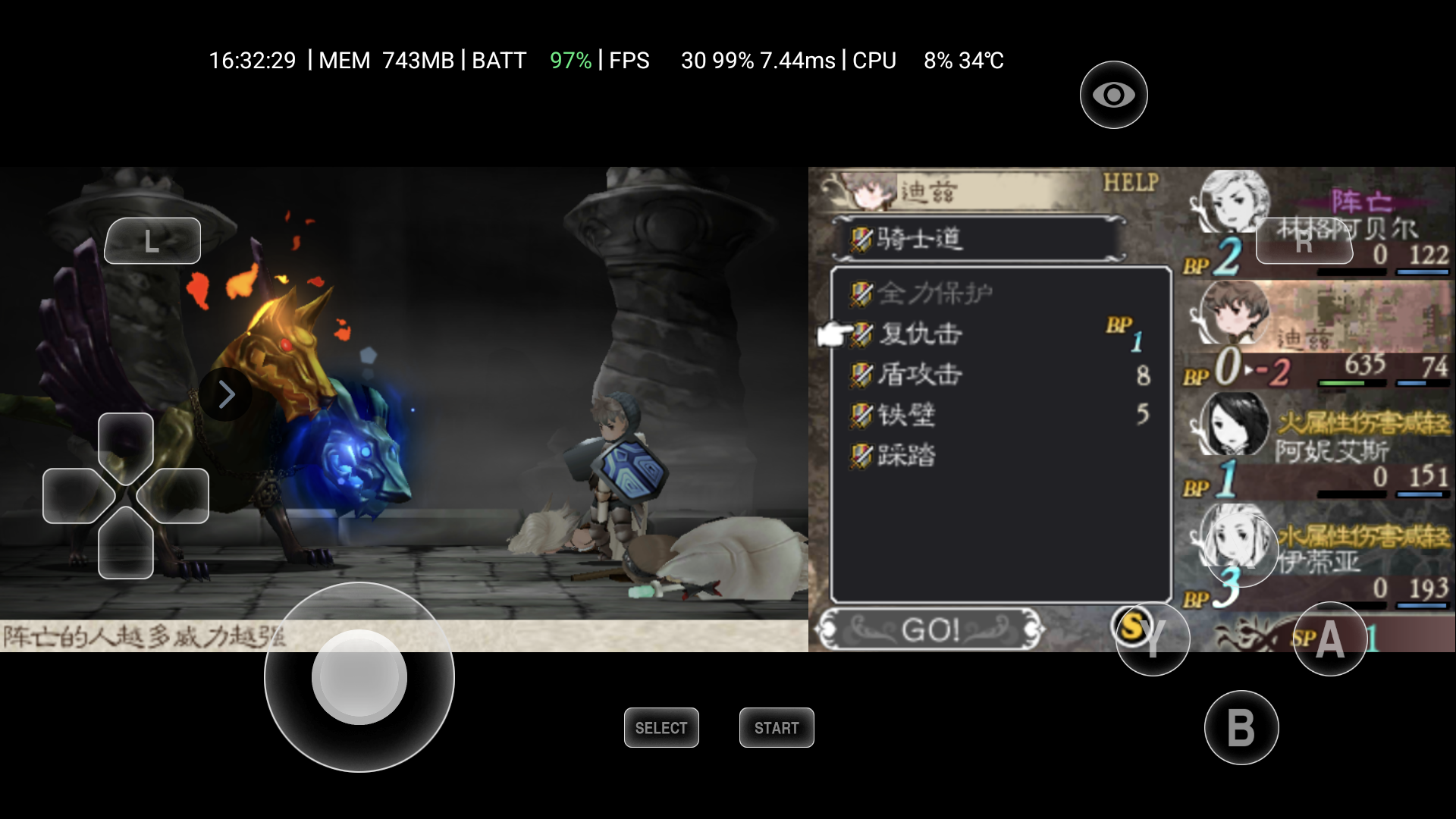Choose the 踩踏 skill
The width and height of the screenshot is (1456, 819).
[x=907, y=456]
